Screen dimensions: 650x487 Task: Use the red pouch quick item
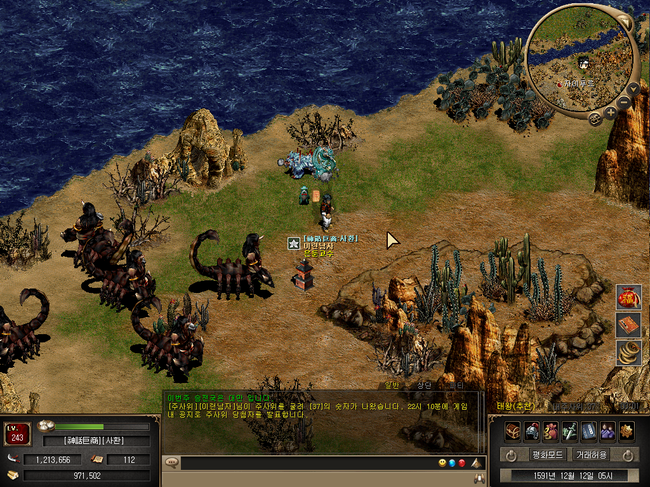point(628,297)
